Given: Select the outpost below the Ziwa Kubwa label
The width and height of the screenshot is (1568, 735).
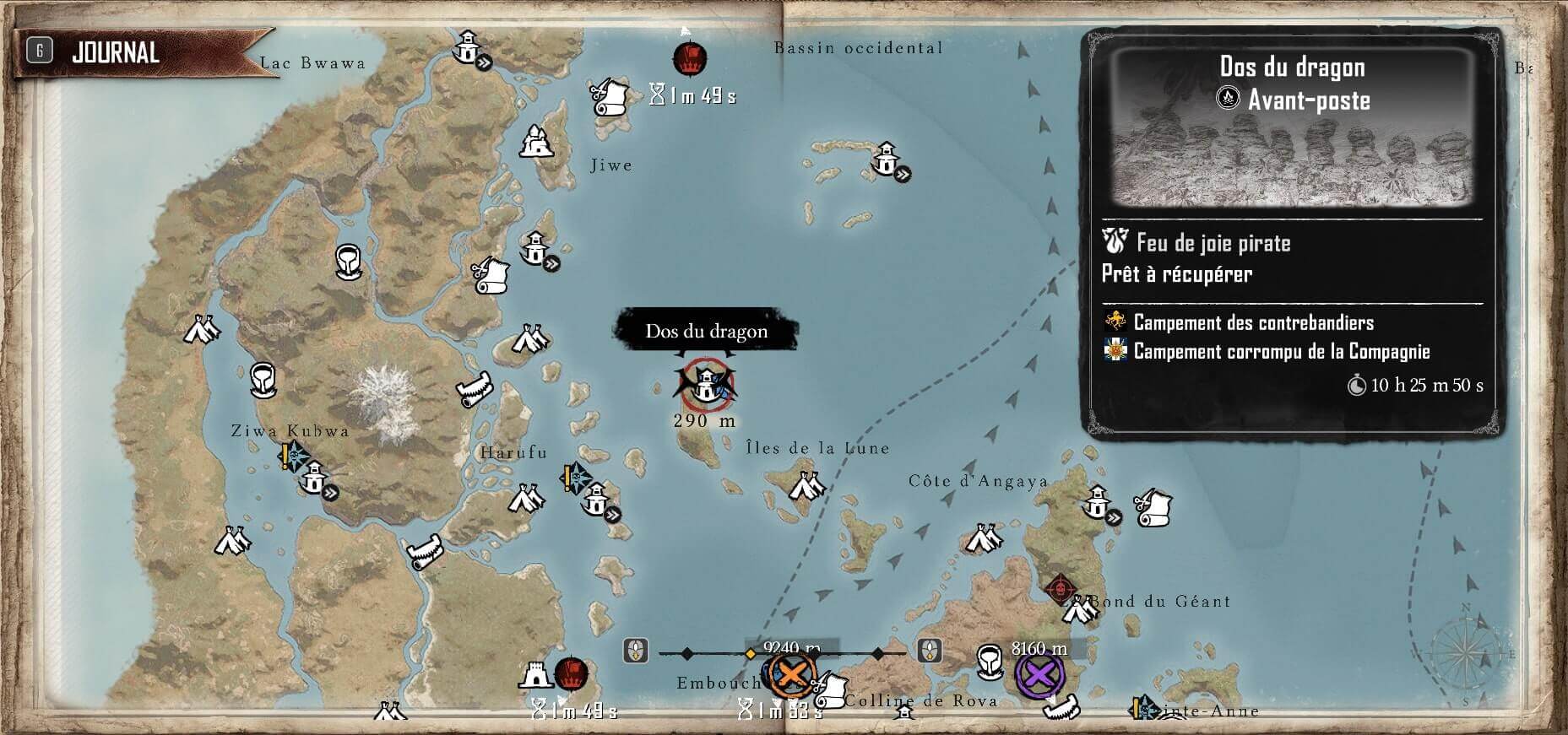Looking at the screenshot, I should pyautogui.click(x=314, y=478).
